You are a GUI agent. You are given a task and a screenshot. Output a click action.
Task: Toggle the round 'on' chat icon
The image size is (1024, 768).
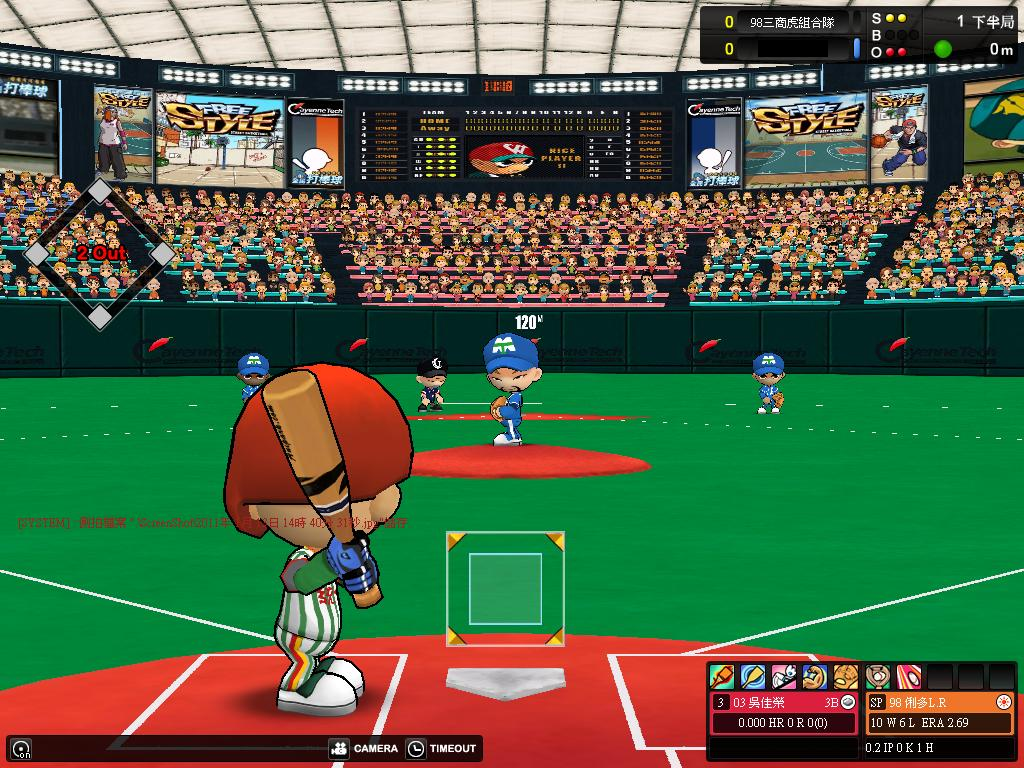tap(20, 748)
